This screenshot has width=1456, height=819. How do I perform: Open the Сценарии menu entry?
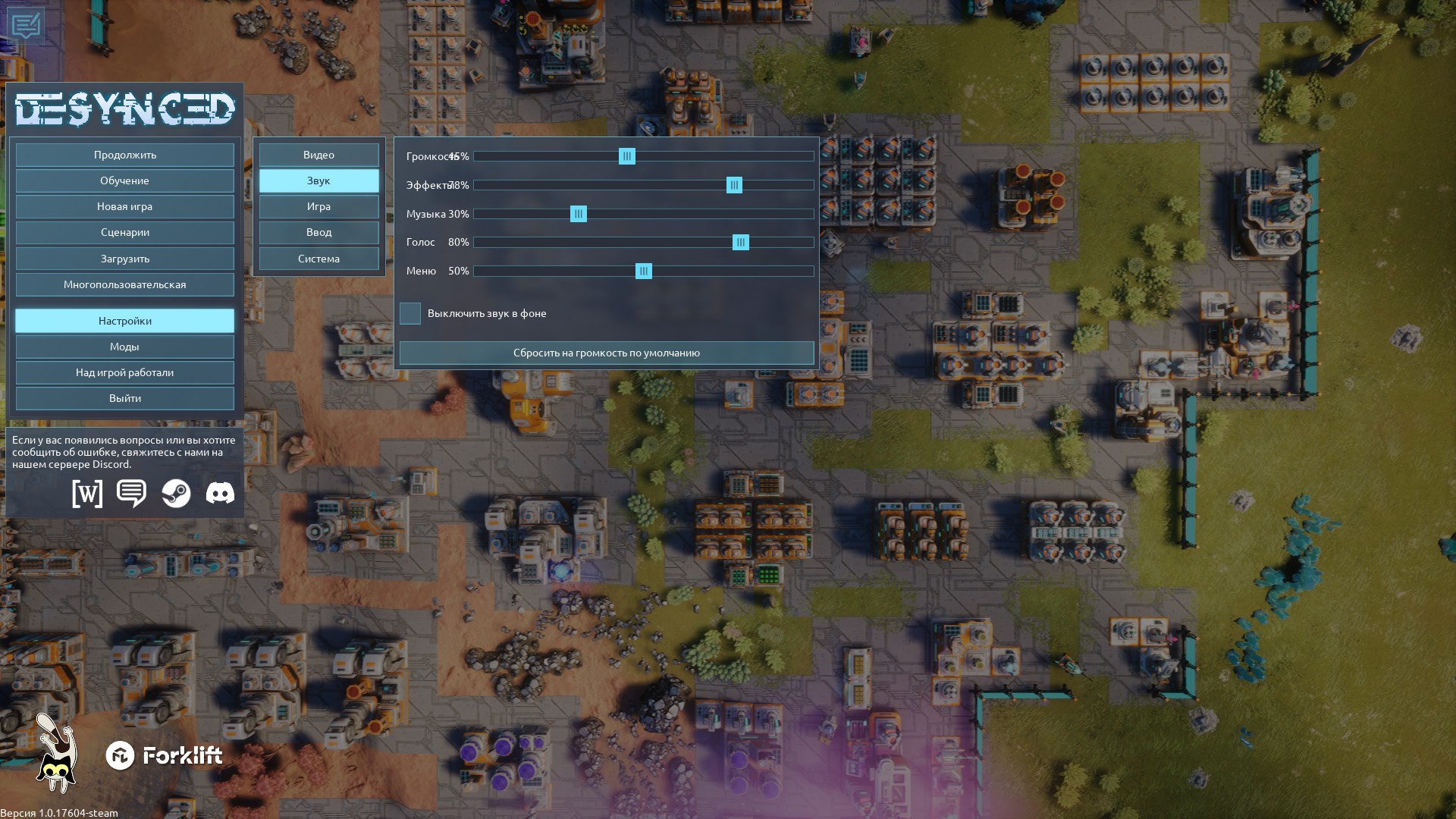[x=125, y=232]
